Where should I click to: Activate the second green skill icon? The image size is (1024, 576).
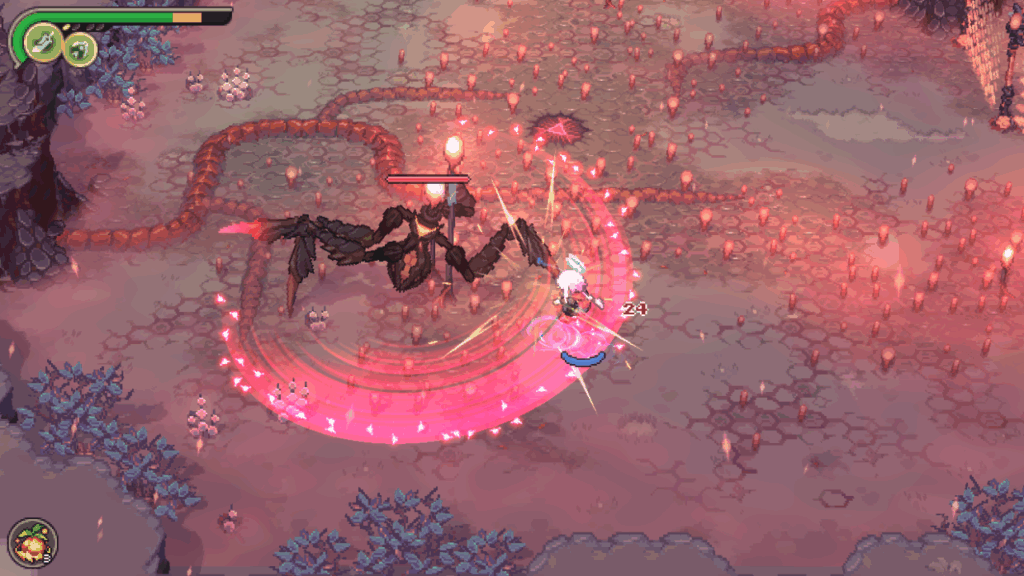point(80,47)
